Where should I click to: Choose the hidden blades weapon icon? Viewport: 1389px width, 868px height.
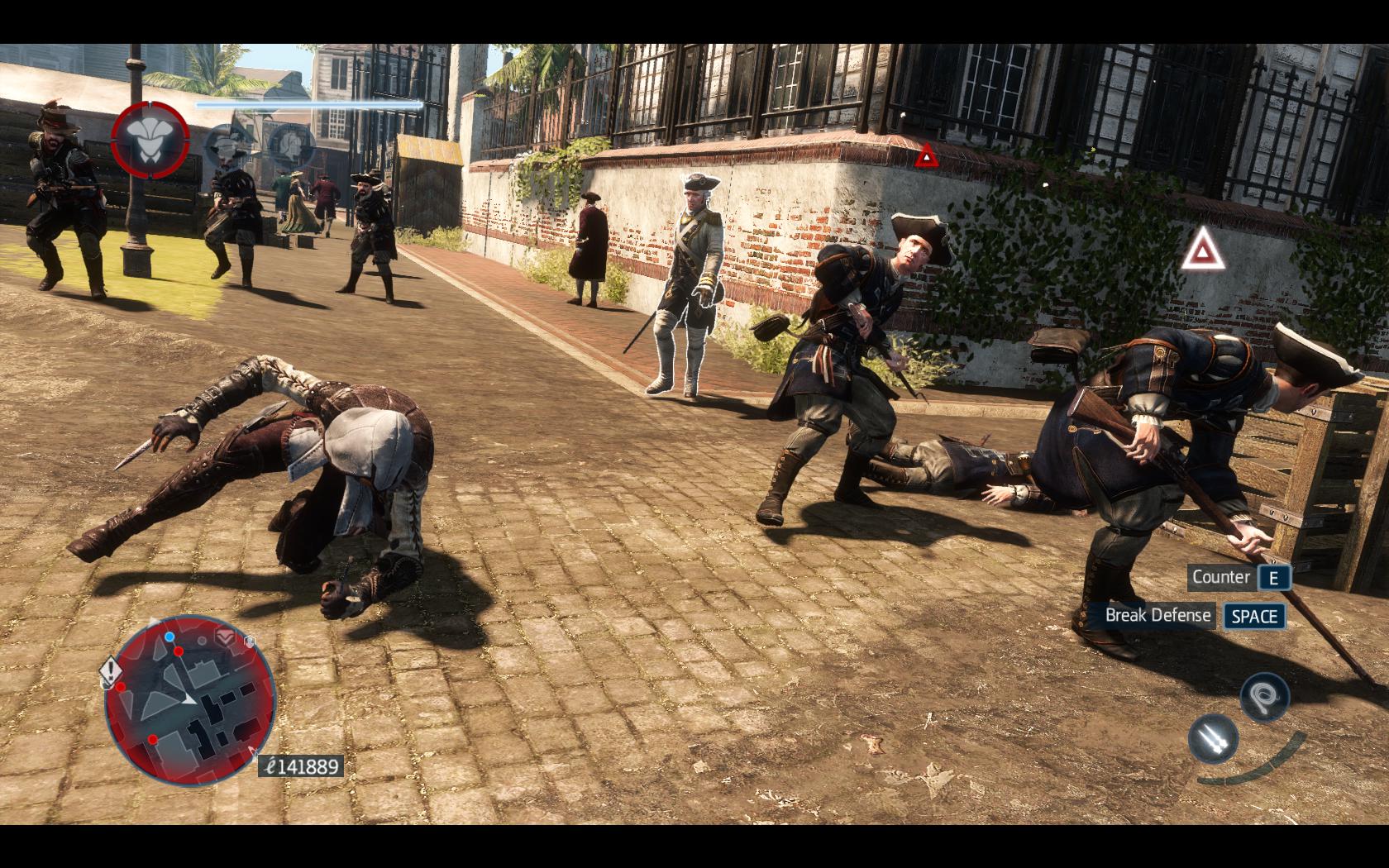pyautogui.click(x=1214, y=738)
